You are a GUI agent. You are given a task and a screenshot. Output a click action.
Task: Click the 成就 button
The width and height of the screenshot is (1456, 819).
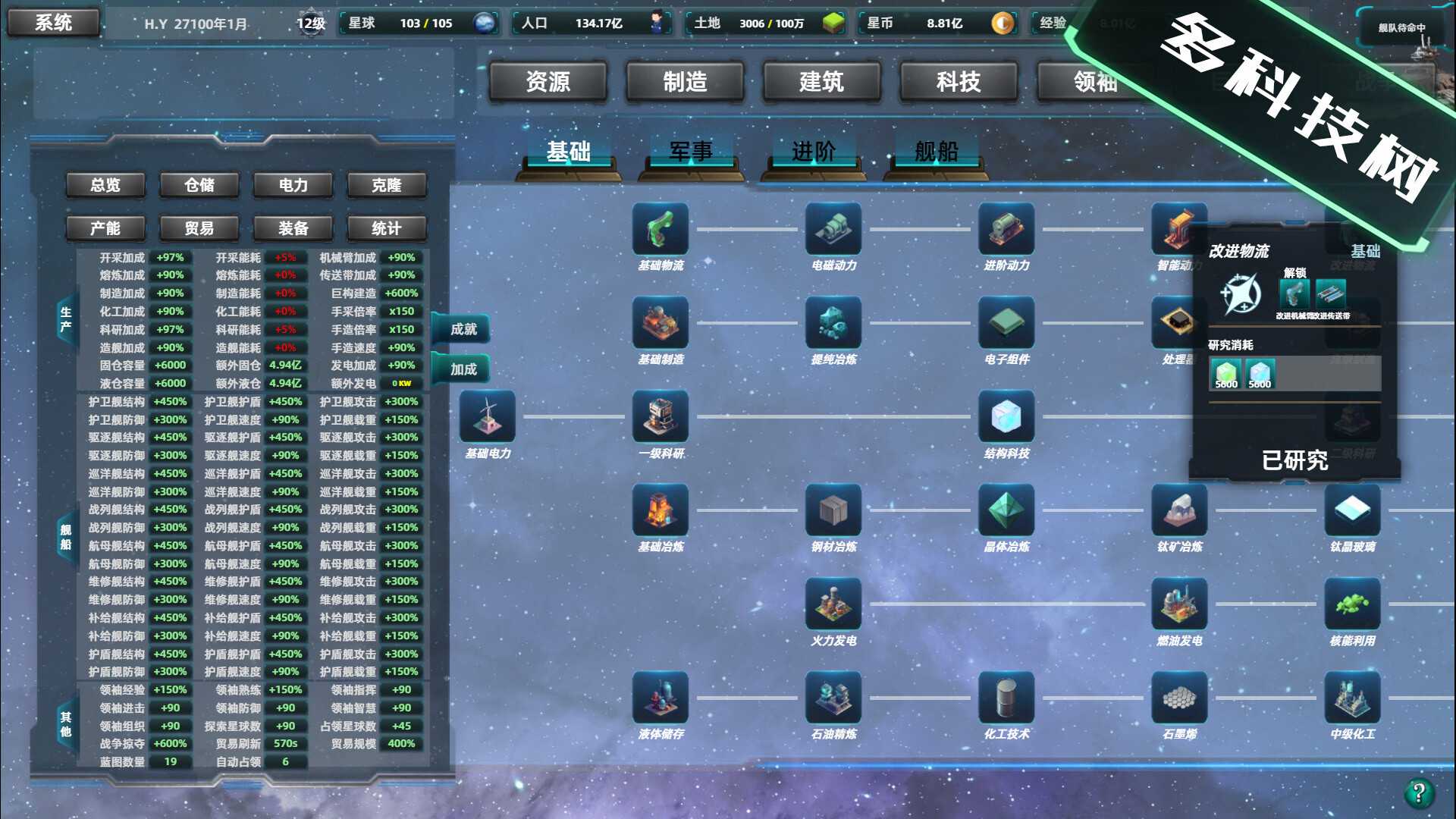tap(461, 329)
